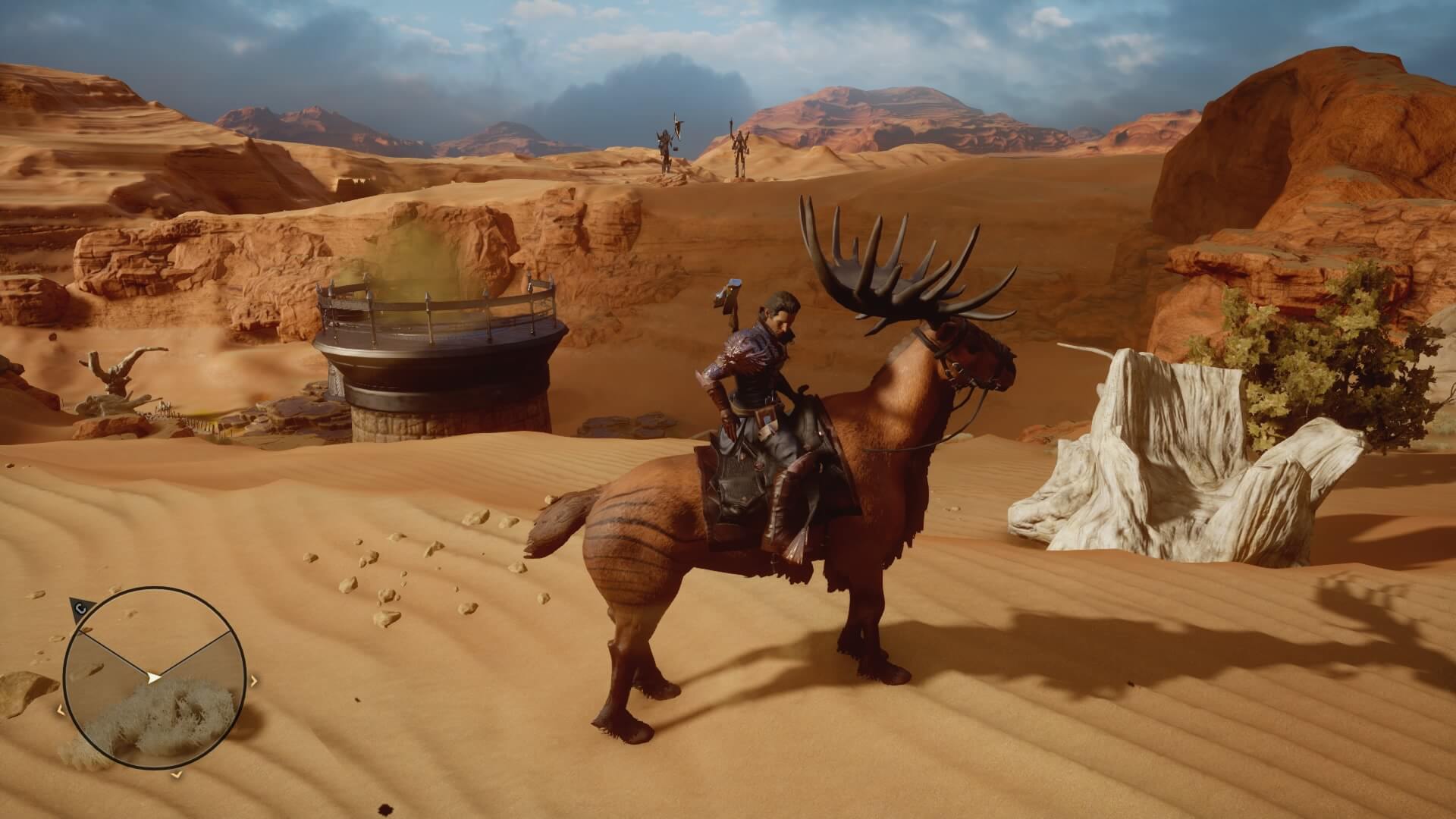The height and width of the screenshot is (819, 1456).
Task: Click the compass 'C' north marker above minimap
Action: (x=80, y=607)
